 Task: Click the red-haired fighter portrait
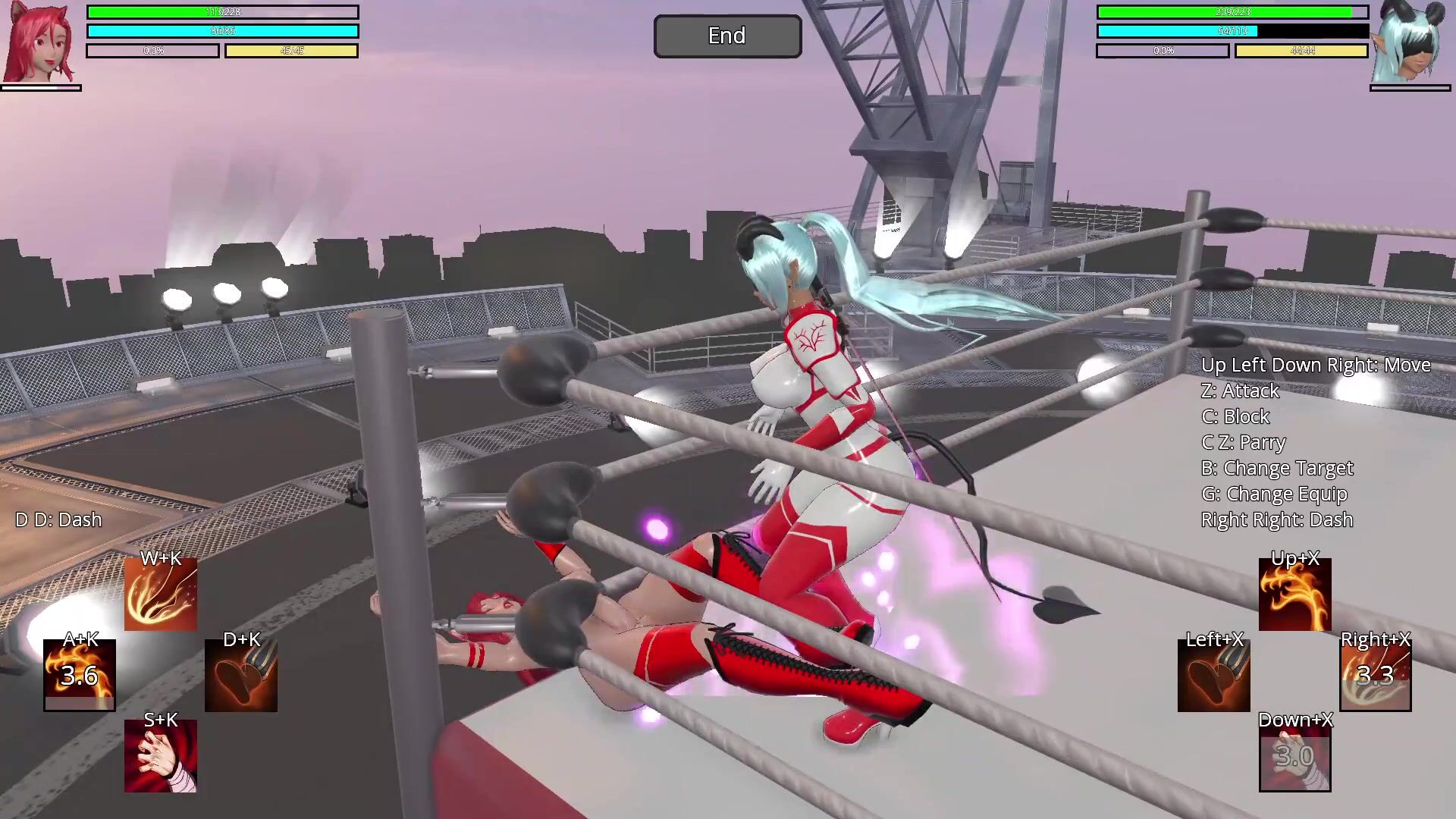click(x=40, y=42)
